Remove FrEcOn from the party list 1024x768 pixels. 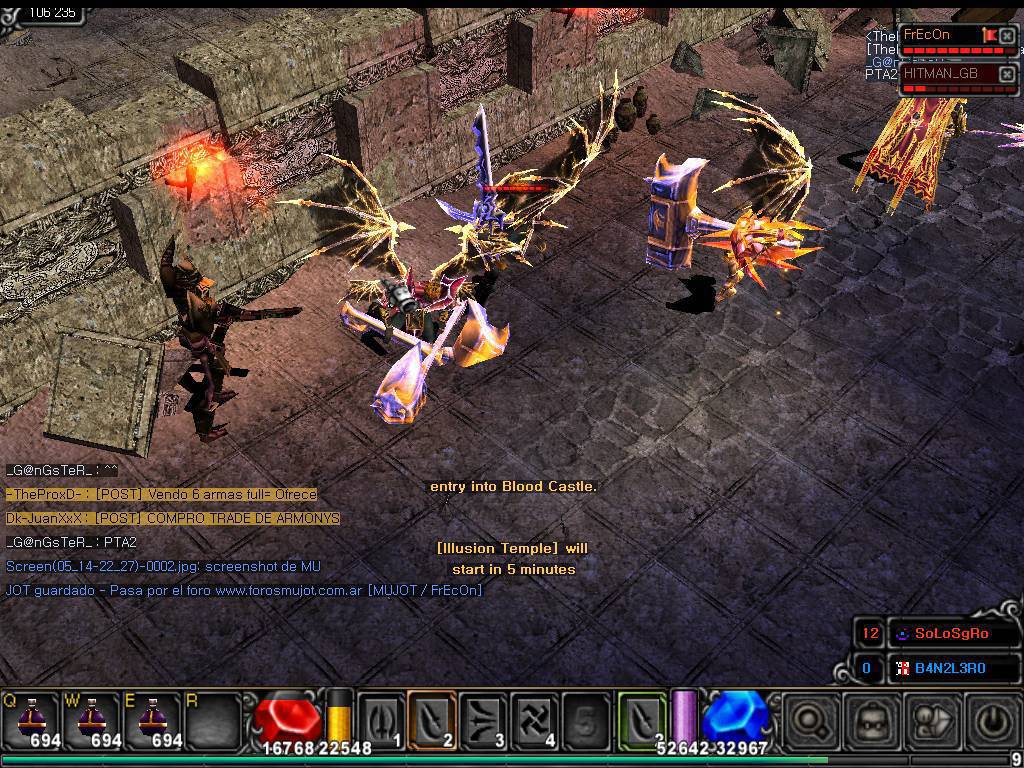[x=1007, y=37]
